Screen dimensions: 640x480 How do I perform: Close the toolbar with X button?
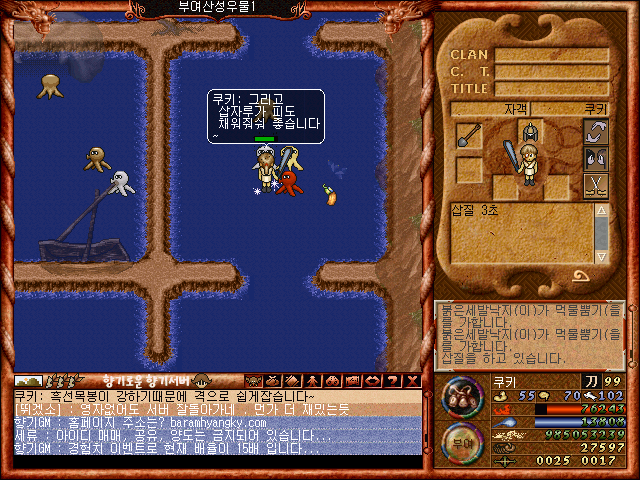click(411, 380)
